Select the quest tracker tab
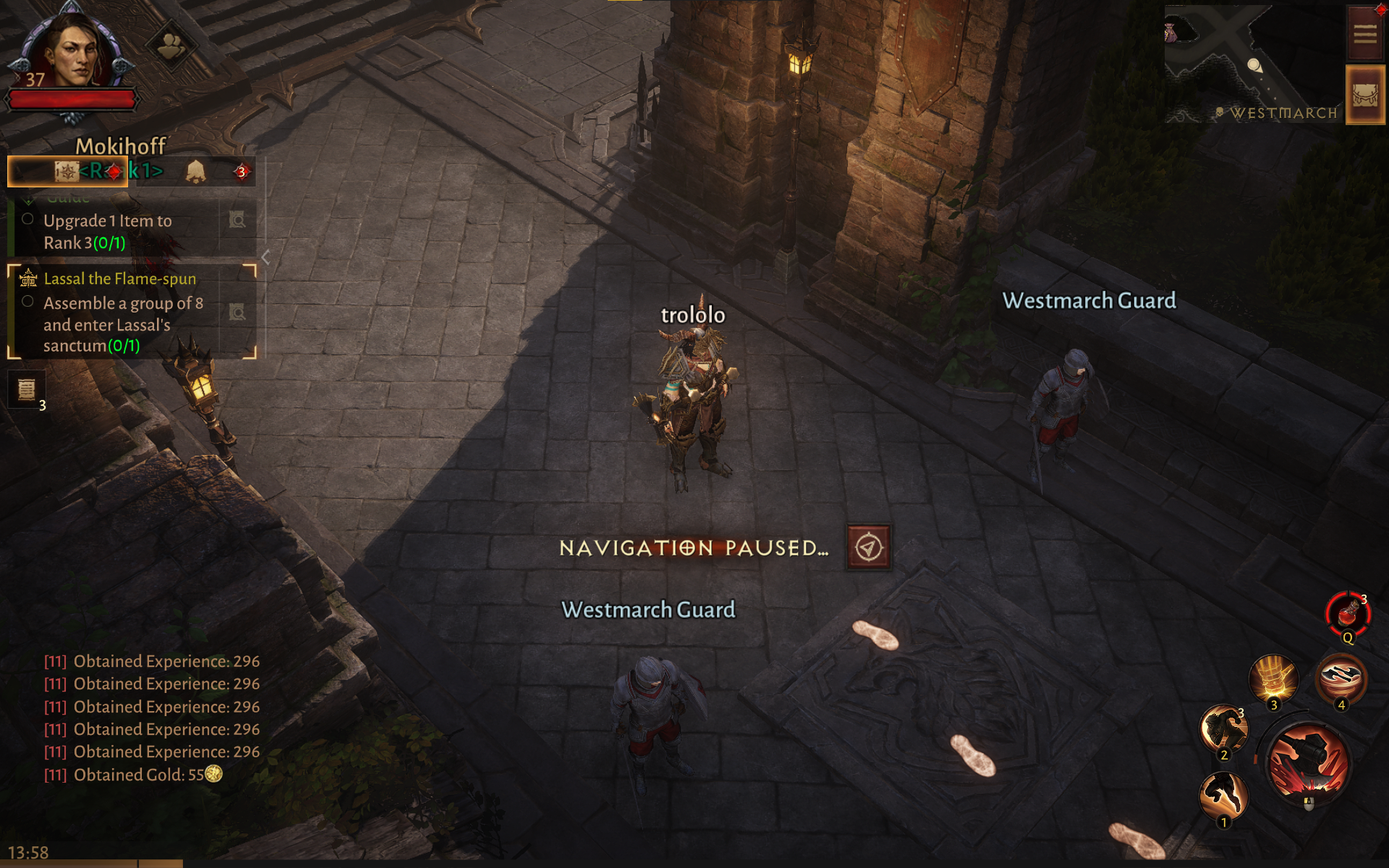The width and height of the screenshot is (1389, 868). (68, 171)
